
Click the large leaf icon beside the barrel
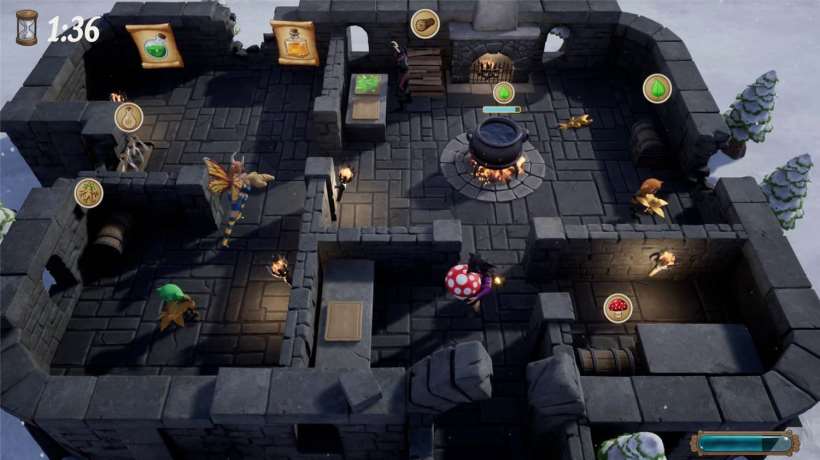coord(657,88)
